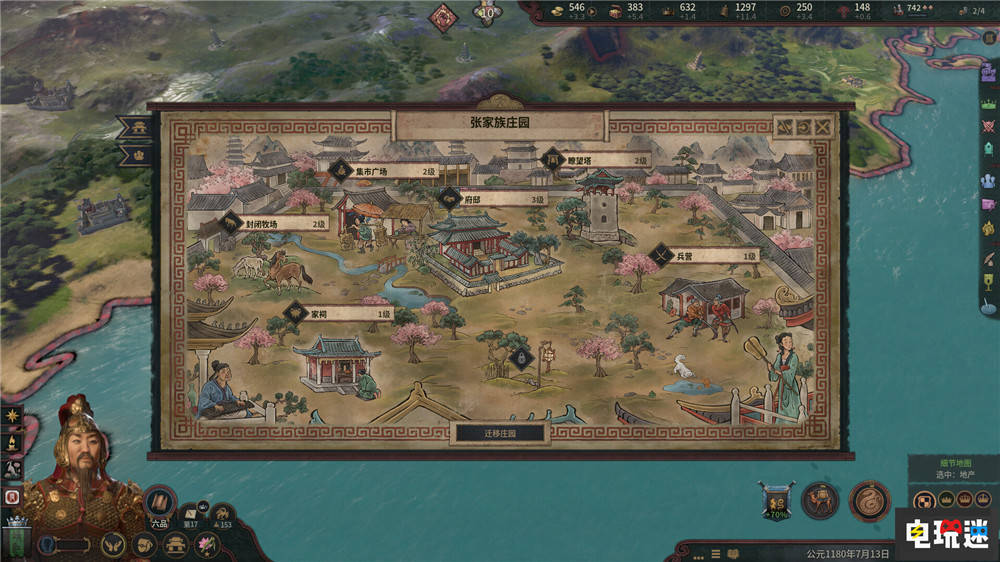Viewport: 1000px width, 562px height.
Task: Click the lotus flower icon in bottom bar
Action: (207, 545)
